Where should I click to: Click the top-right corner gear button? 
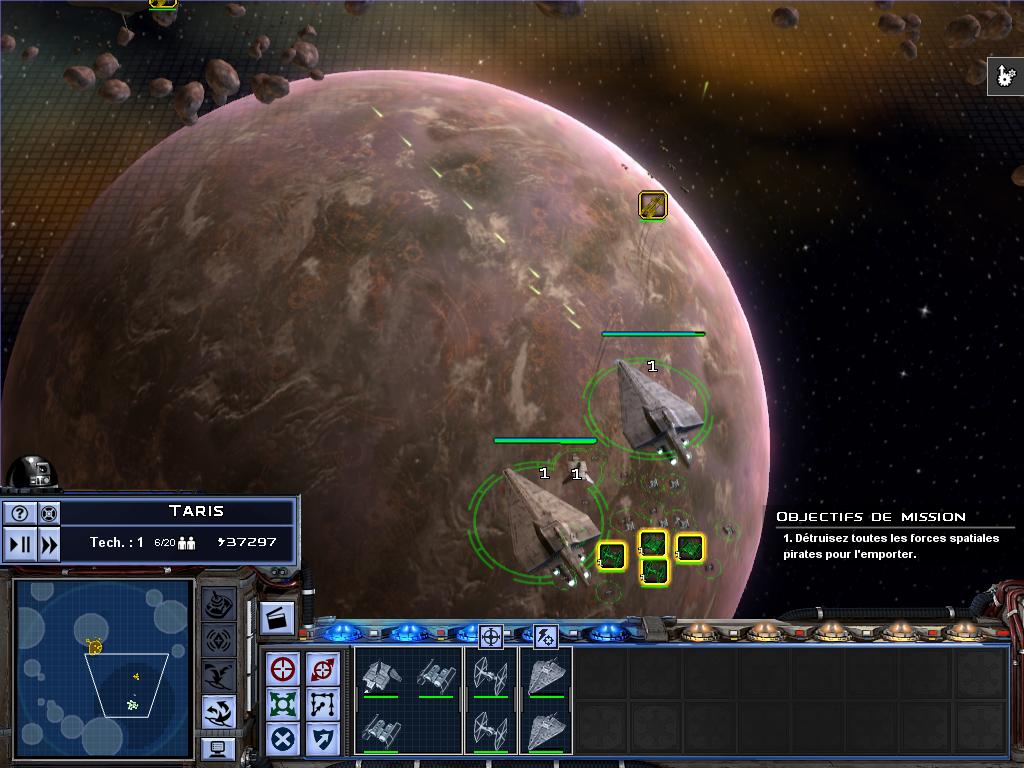coord(1005,76)
